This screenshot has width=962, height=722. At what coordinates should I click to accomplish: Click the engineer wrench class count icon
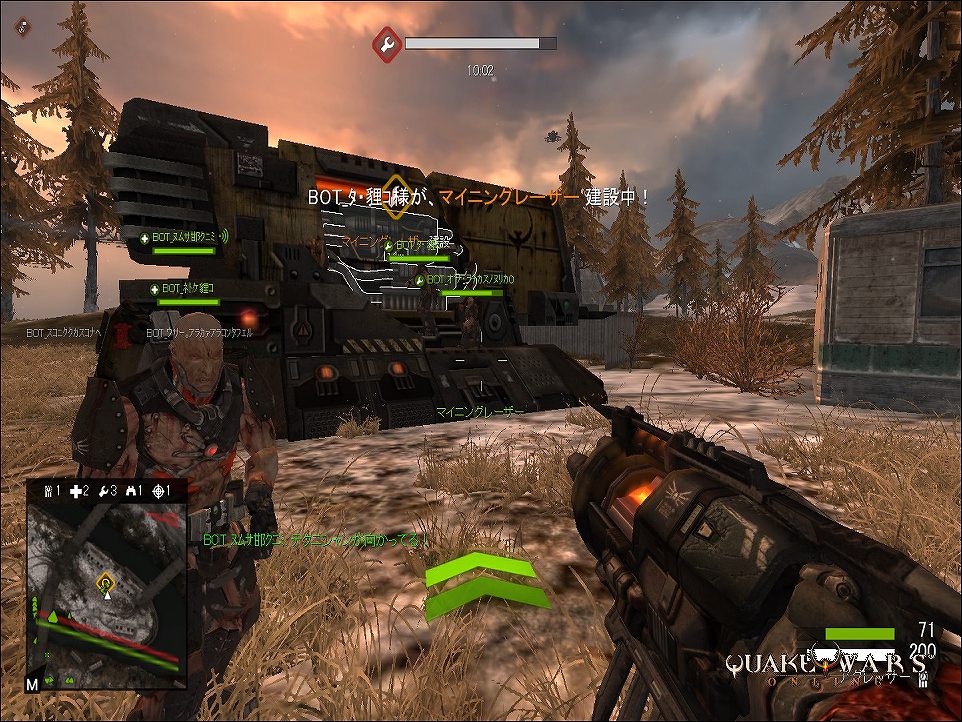[102, 491]
